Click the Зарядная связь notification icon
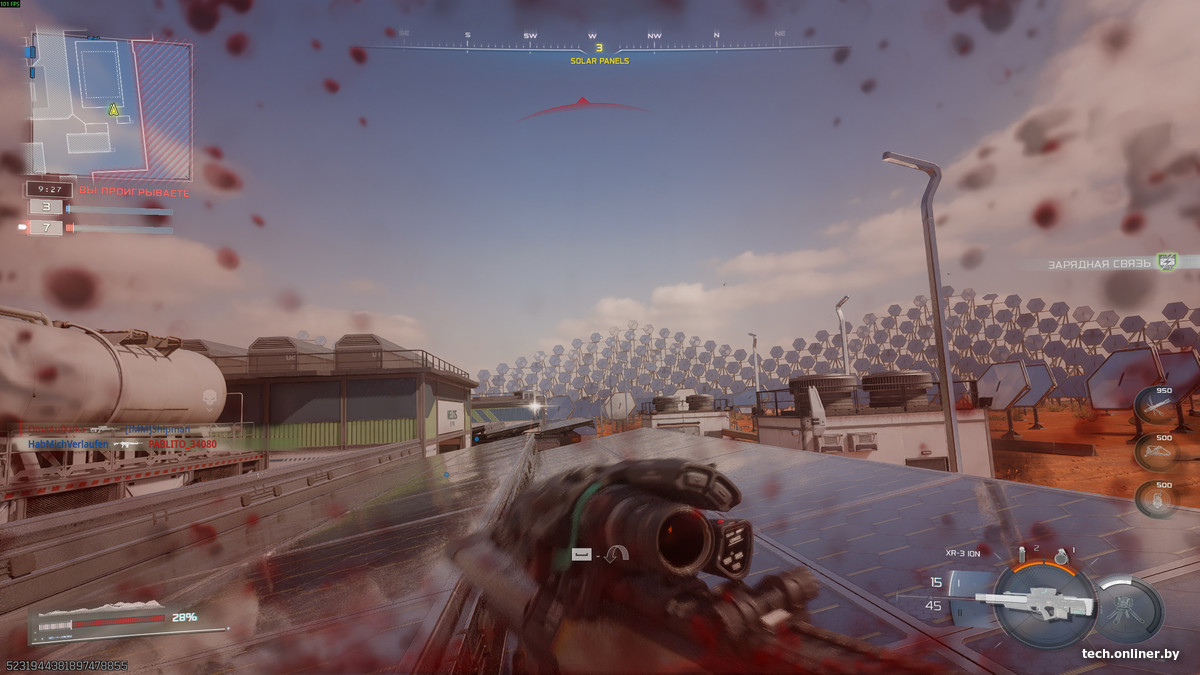 coord(1166,262)
